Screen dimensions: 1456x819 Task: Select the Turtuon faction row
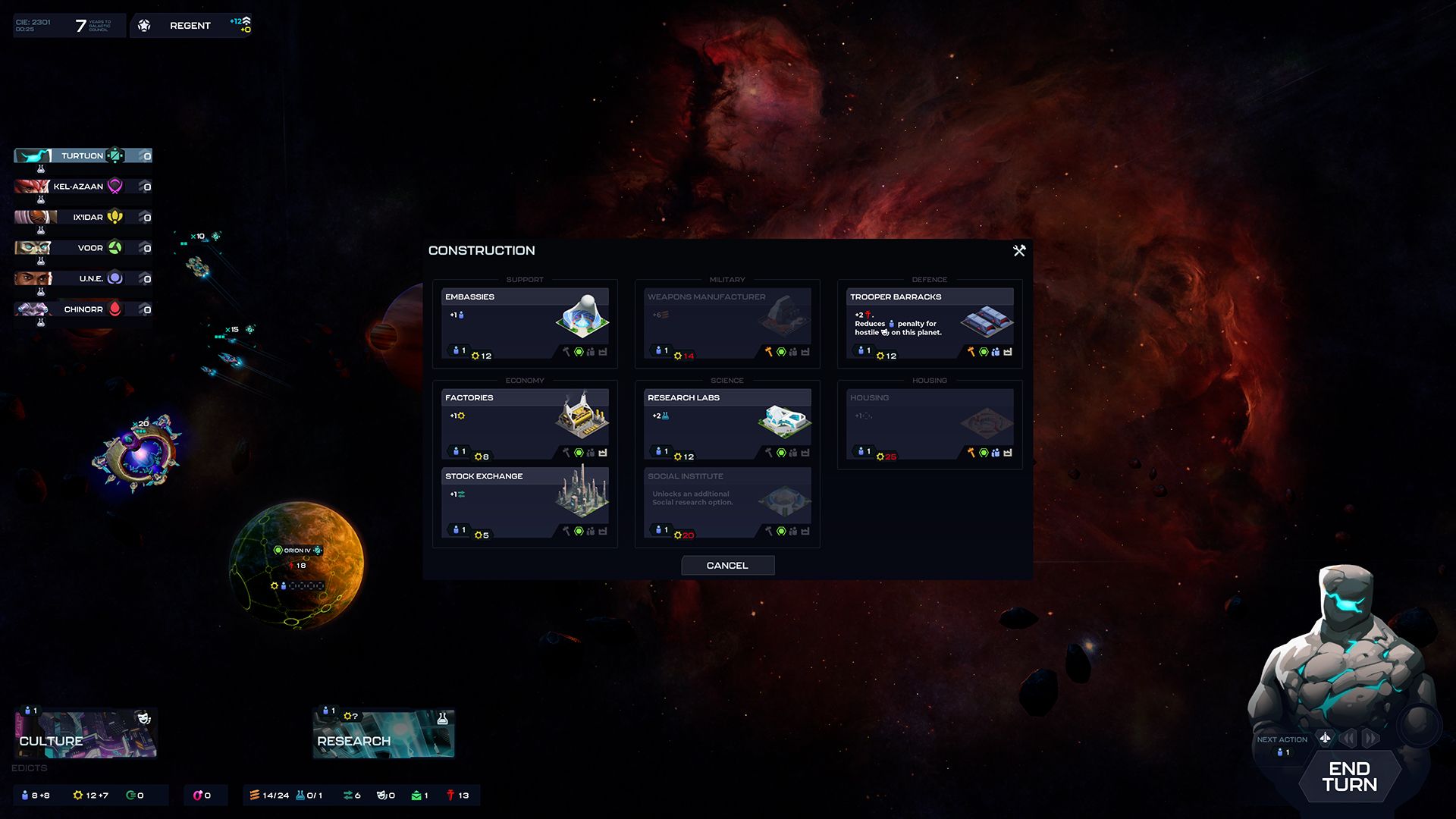[83, 156]
